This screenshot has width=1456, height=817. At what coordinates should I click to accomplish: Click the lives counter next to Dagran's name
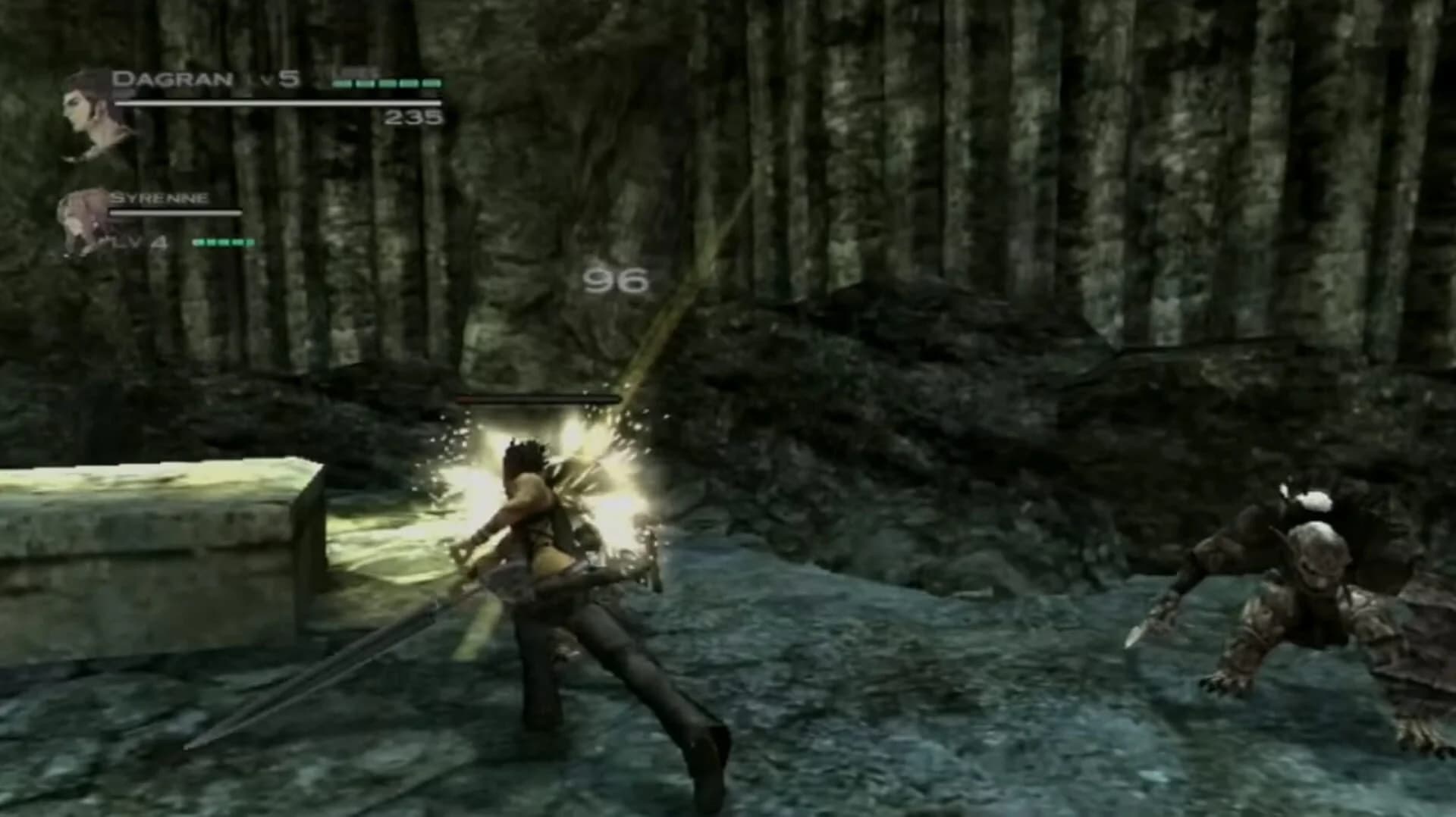click(x=387, y=82)
